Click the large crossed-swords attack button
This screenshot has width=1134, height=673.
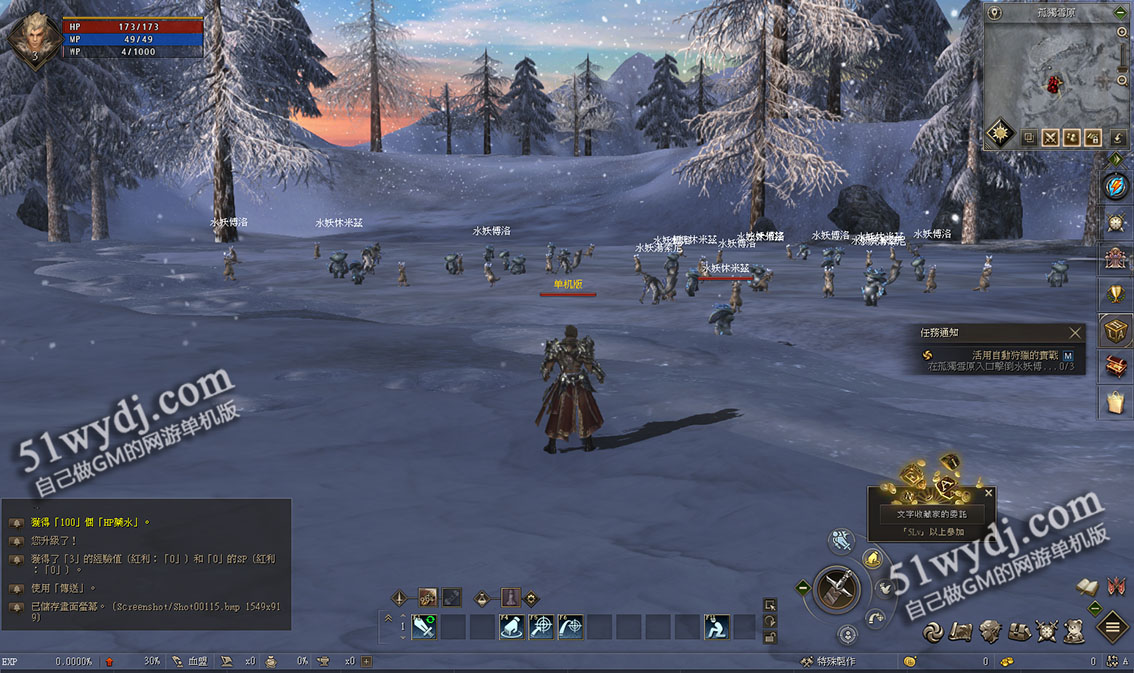coord(838,589)
